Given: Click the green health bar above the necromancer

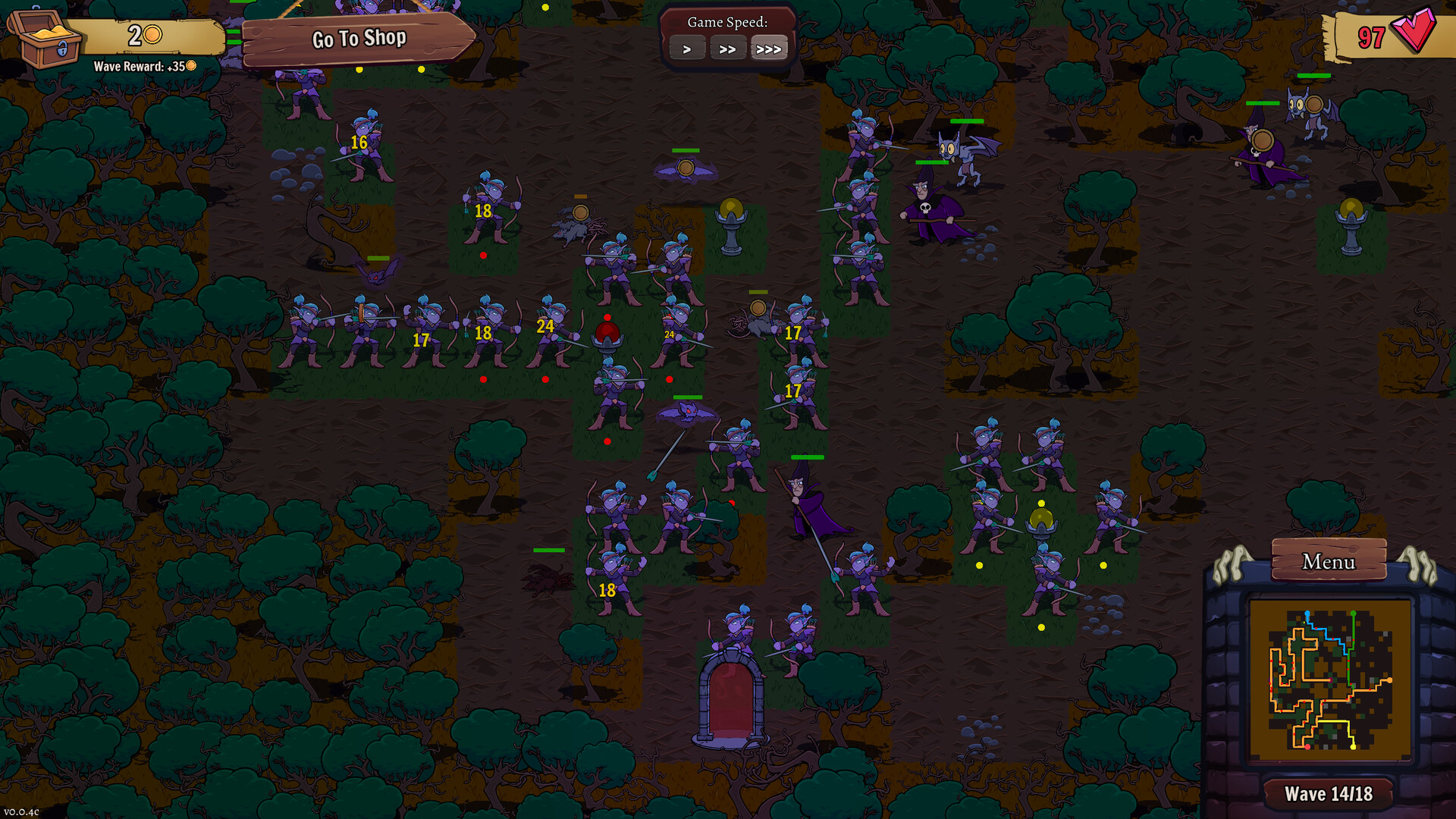Looking at the screenshot, I should tap(931, 162).
